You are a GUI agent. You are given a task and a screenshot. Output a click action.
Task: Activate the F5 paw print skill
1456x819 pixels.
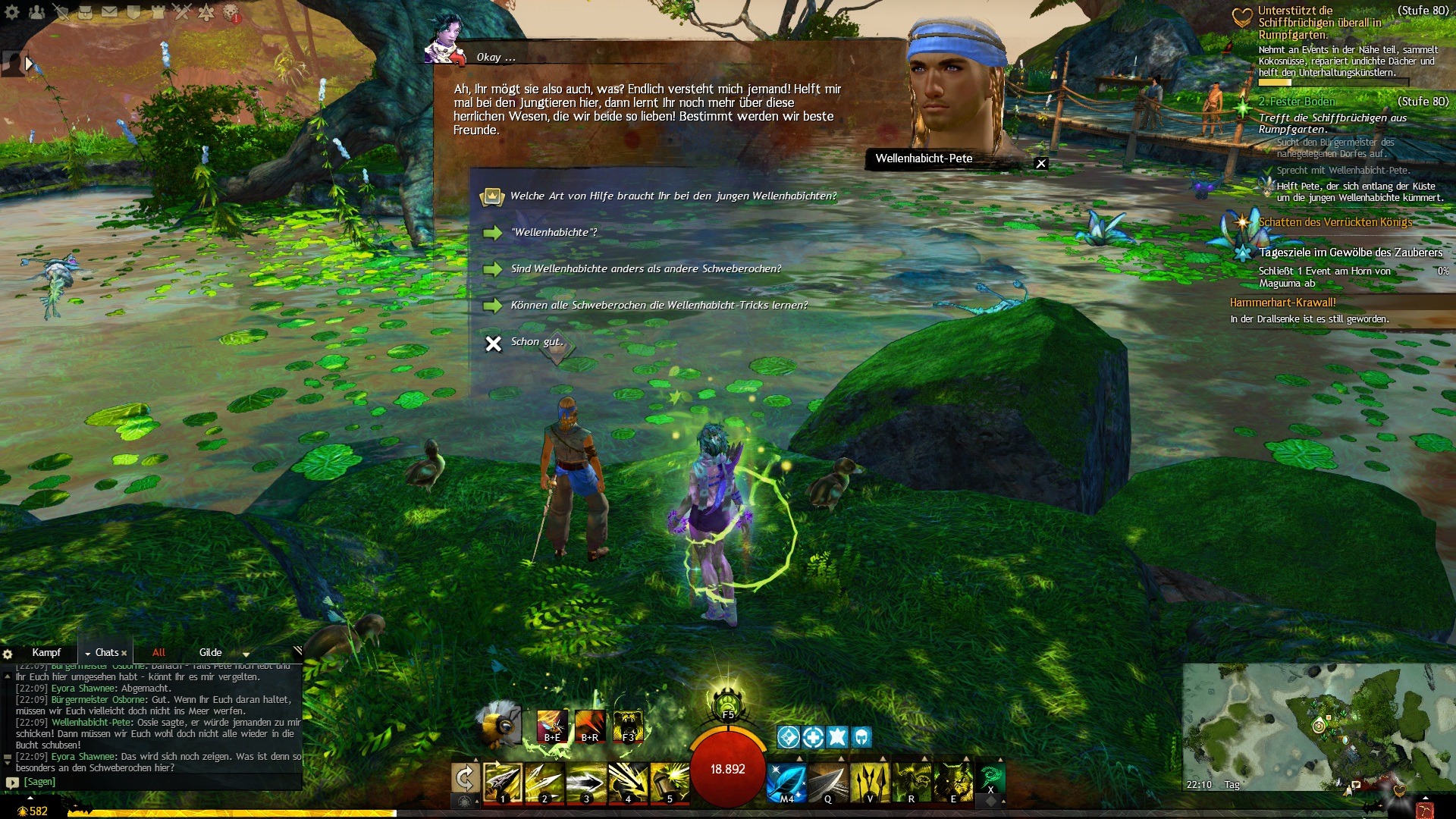click(727, 704)
